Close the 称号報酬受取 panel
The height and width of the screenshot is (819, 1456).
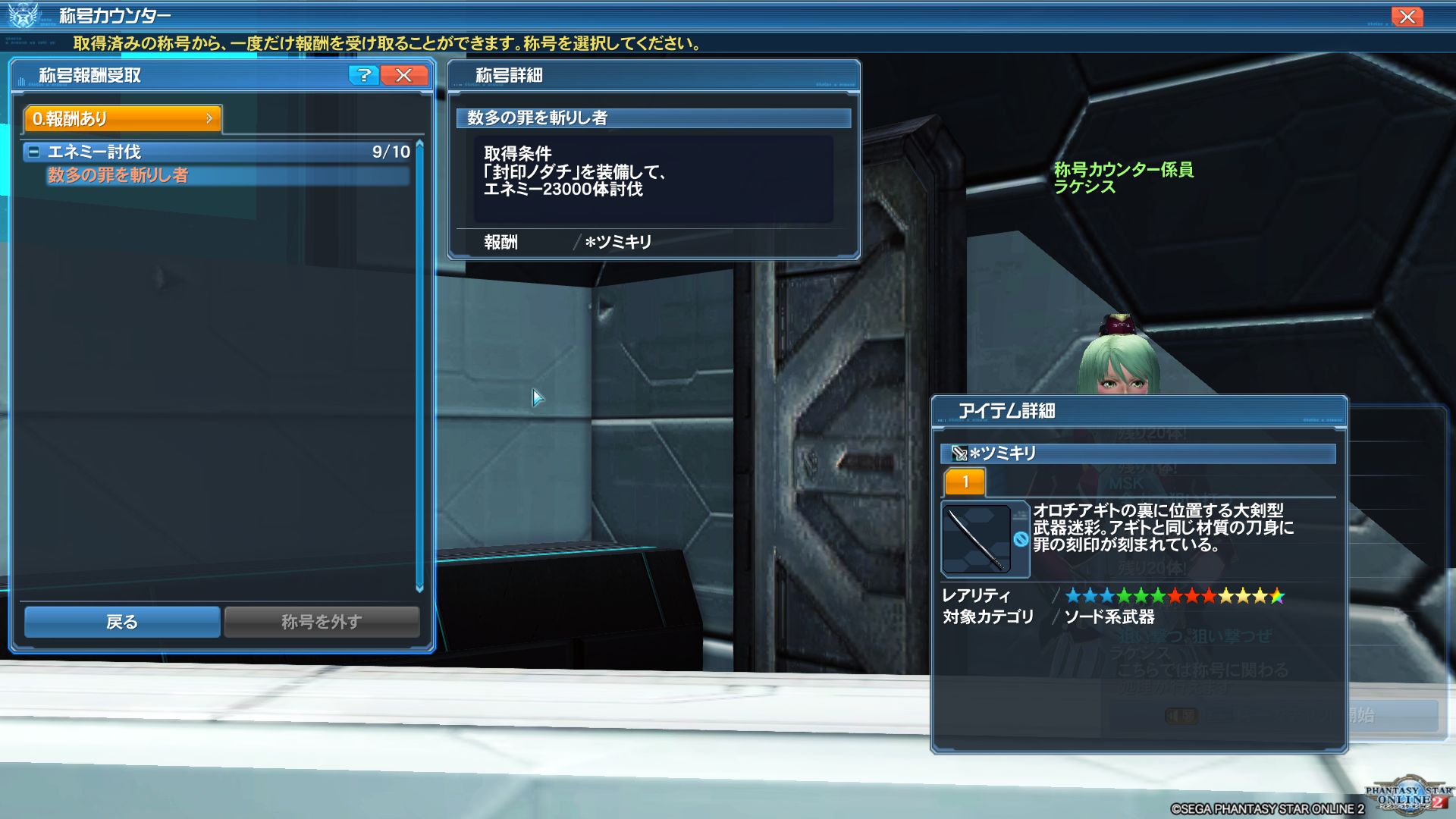coord(404,75)
